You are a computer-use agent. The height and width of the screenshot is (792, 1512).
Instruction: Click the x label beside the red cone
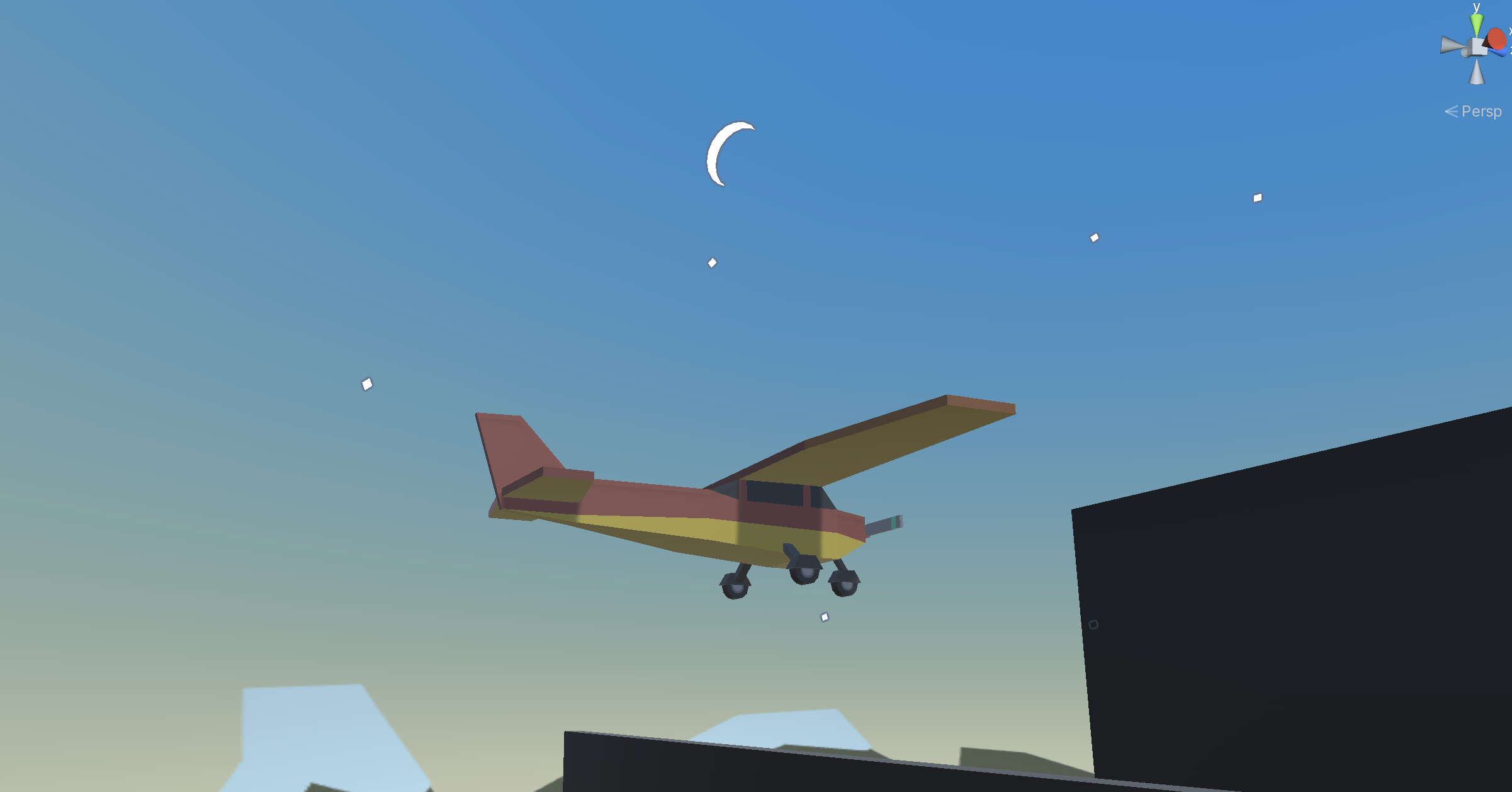1510,31
